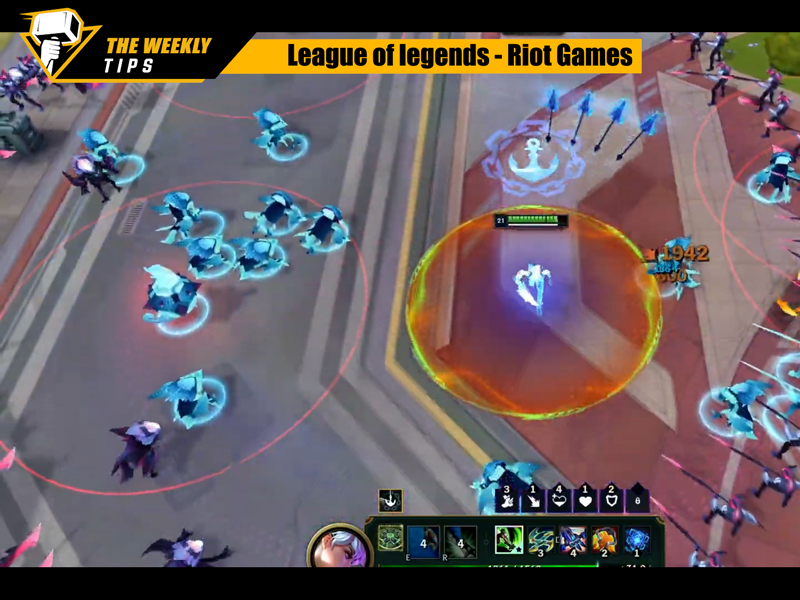Select the level 2 orange weapon icon

(x=605, y=541)
